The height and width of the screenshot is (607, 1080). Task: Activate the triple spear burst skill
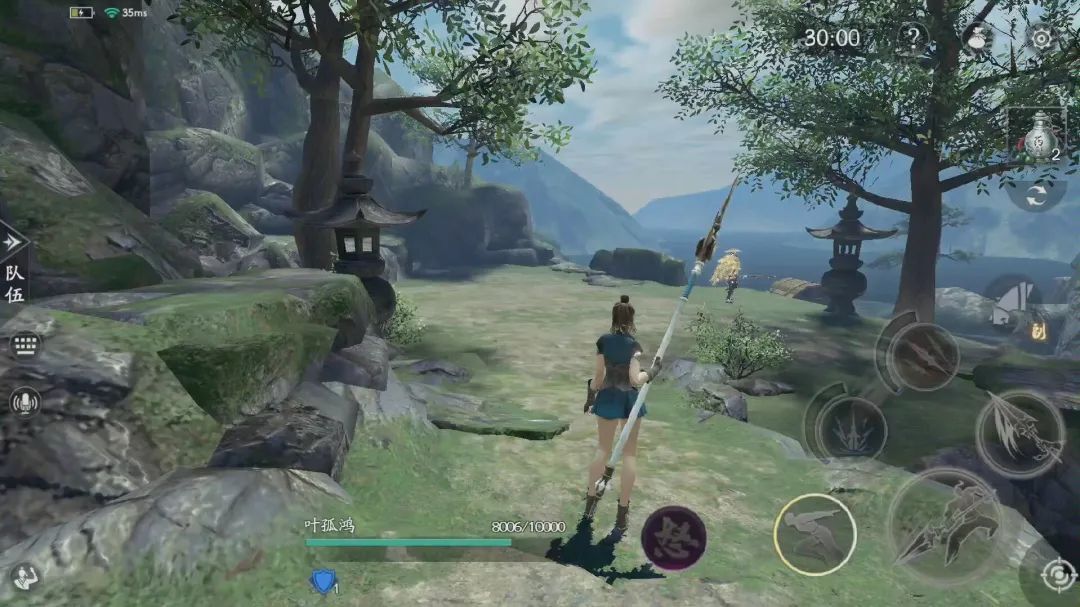(x=849, y=427)
